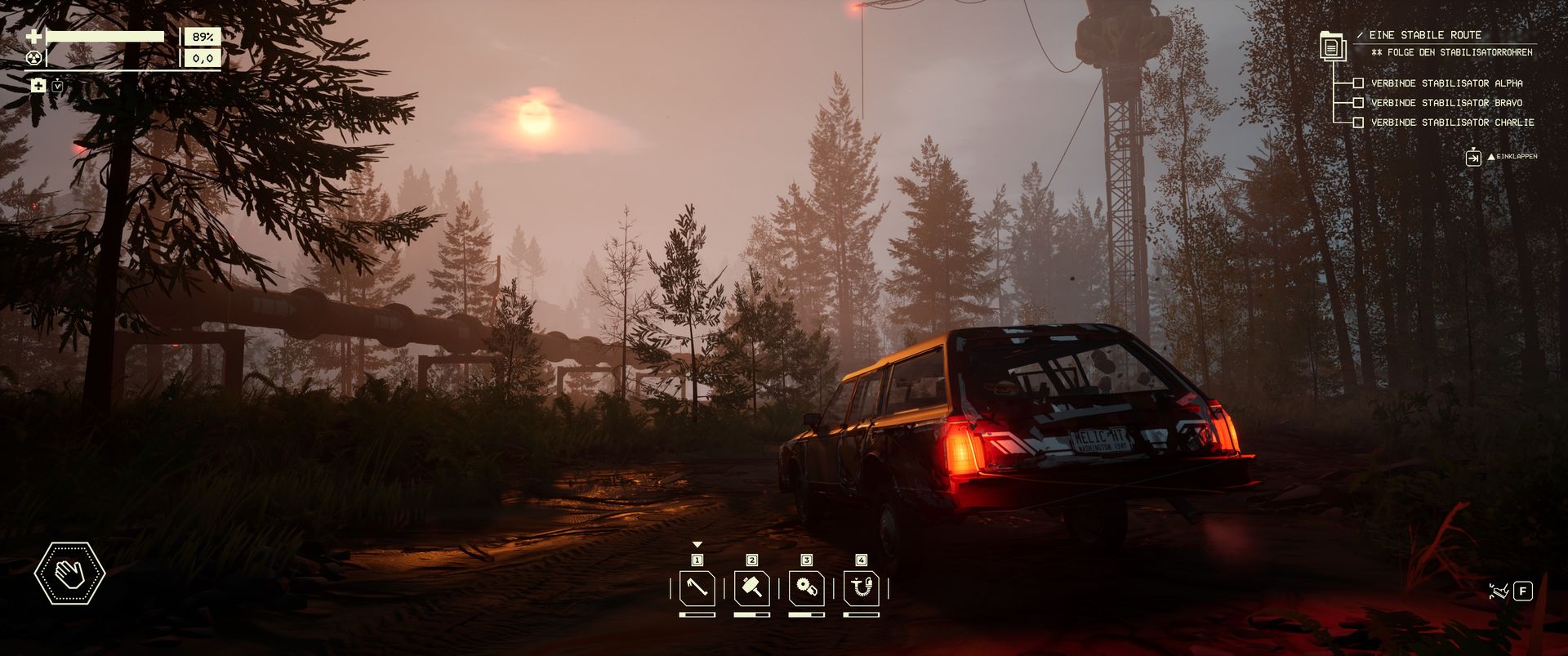
Task: Choose the circular saw scrapper tool
Action: tap(806, 588)
